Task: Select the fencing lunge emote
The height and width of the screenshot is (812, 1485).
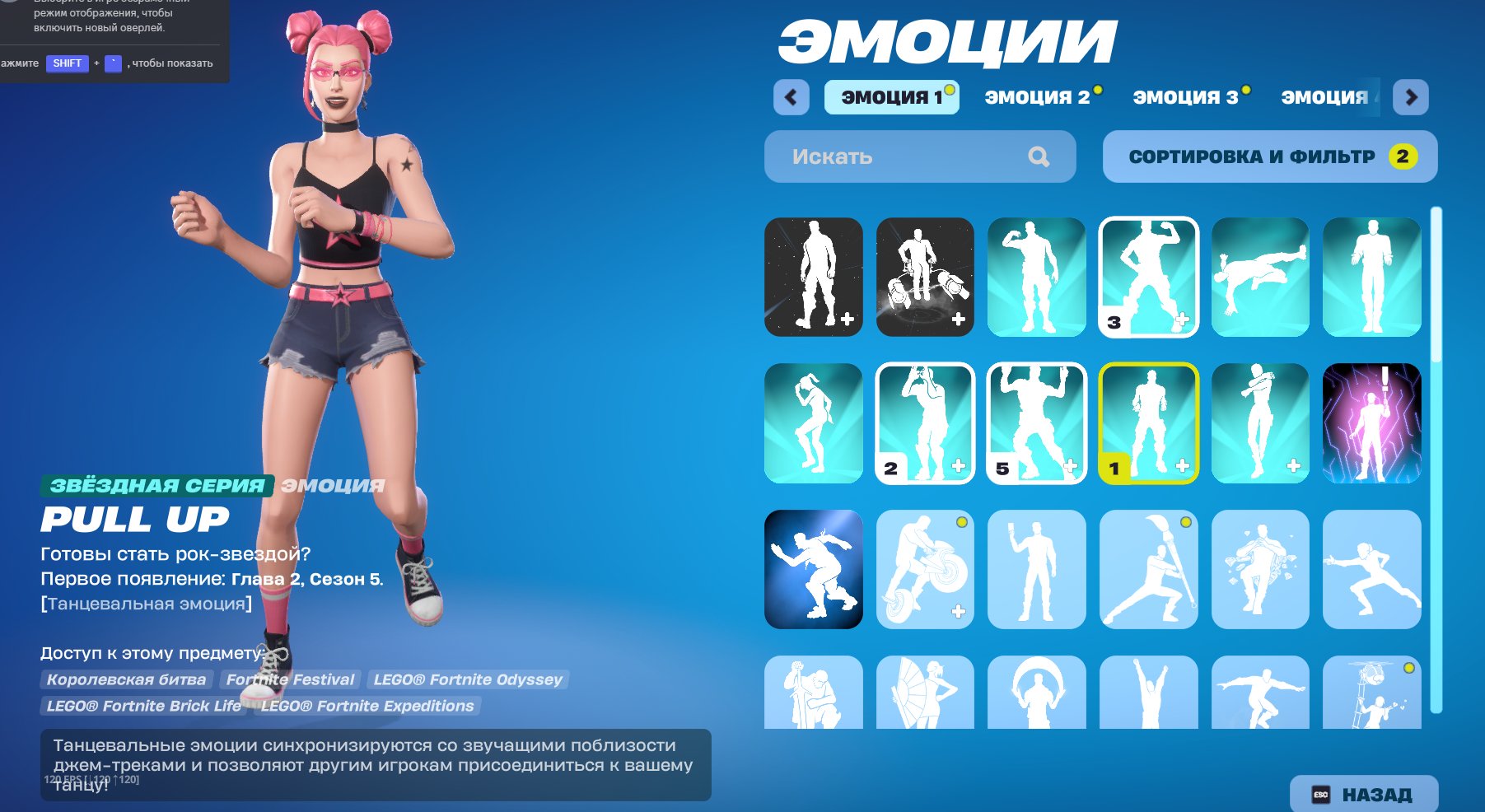Action: point(1371,568)
